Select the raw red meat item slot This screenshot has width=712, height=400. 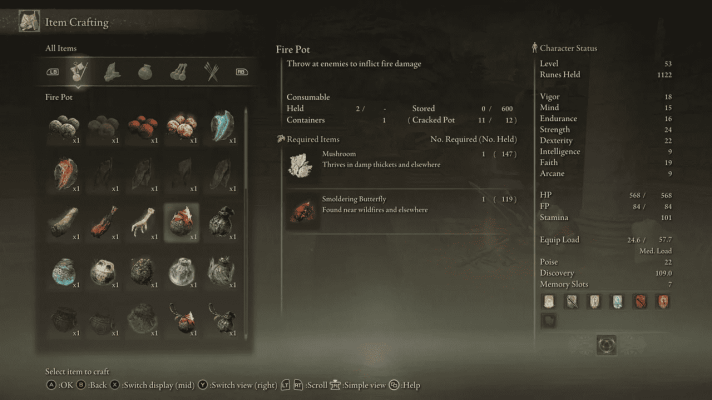coord(103,222)
